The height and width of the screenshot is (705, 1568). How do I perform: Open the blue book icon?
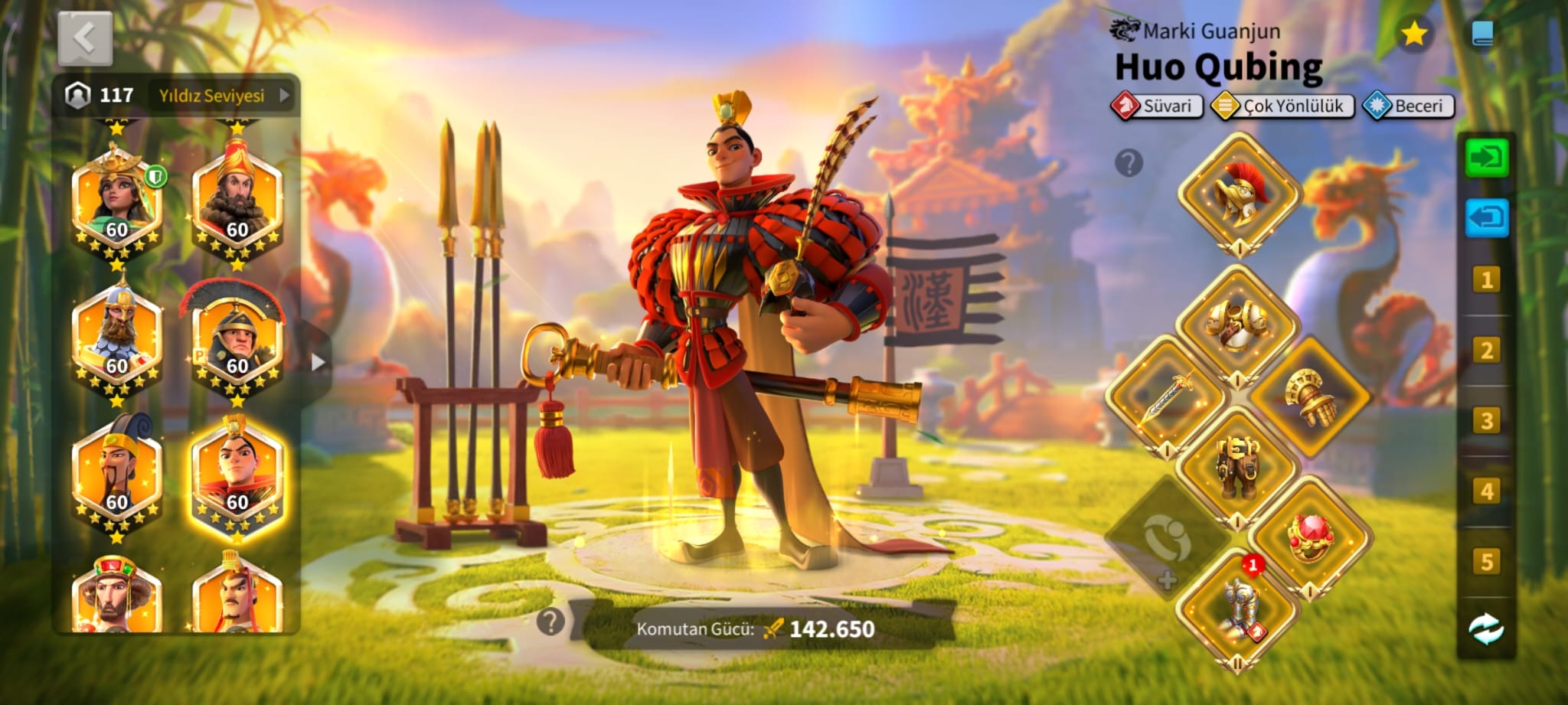1482,34
